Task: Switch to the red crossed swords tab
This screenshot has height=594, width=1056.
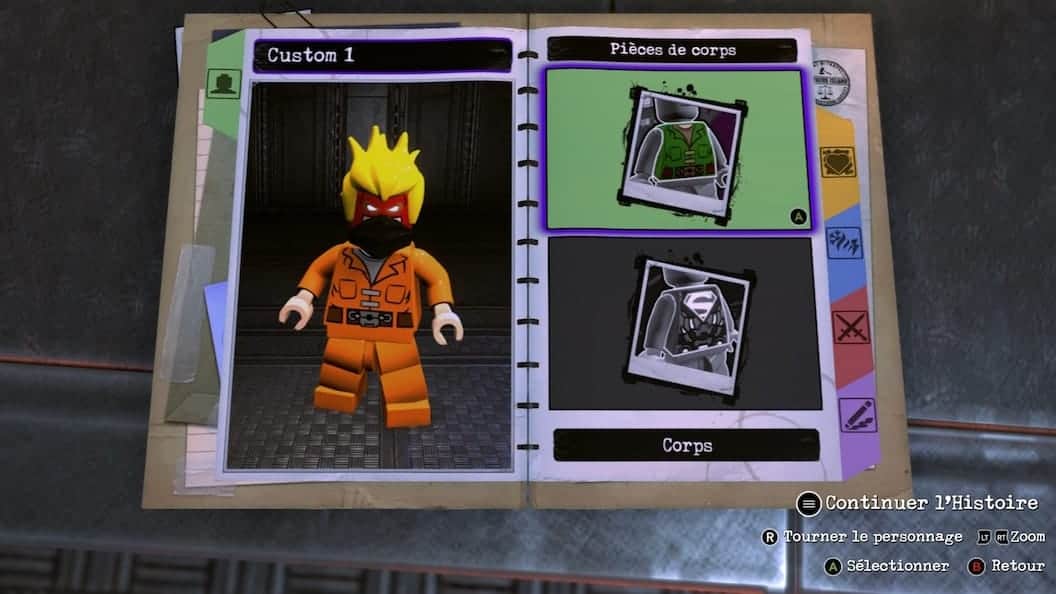Action: click(850, 327)
